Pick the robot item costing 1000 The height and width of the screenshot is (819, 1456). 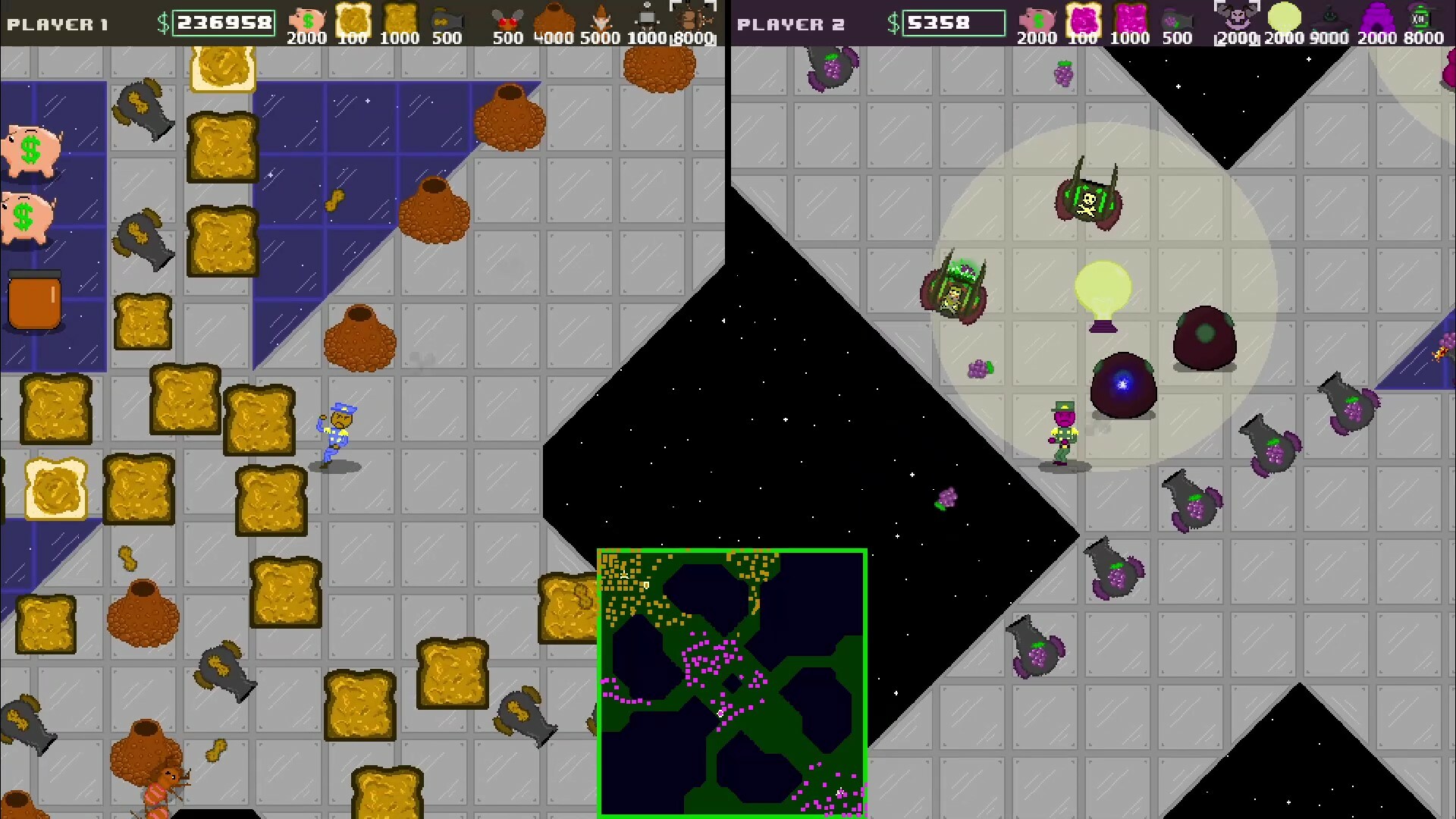point(646,17)
